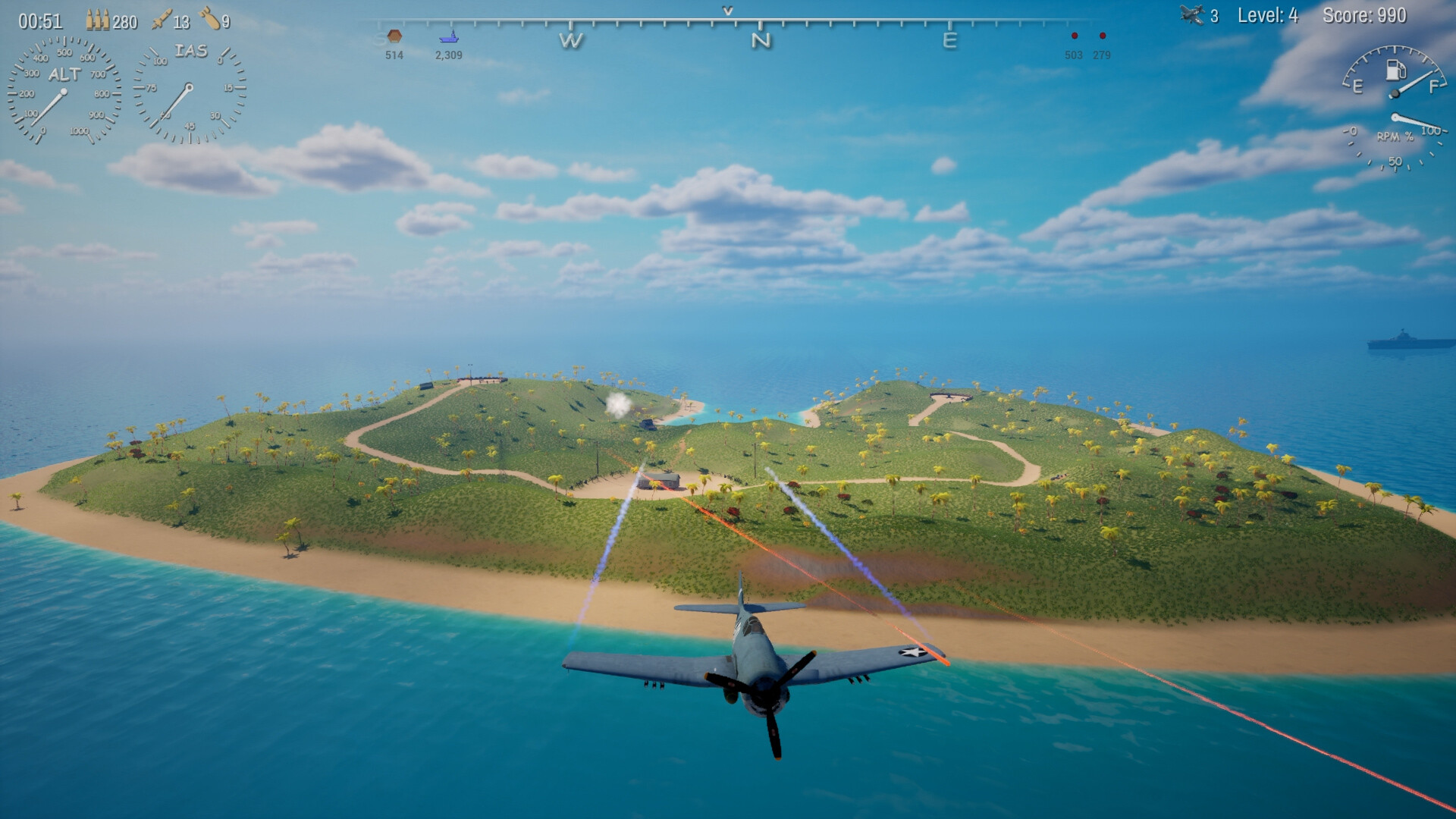Click the crate objective icon on compass bar
The image size is (1456, 819).
[393, 36]
